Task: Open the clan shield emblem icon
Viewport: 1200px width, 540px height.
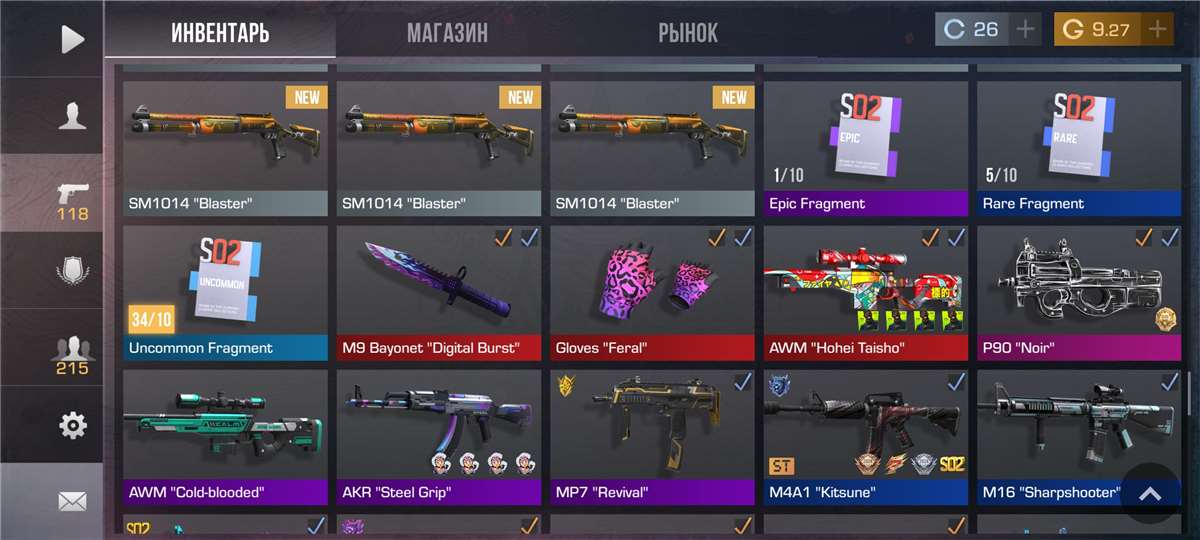Action: pos(72,270)
